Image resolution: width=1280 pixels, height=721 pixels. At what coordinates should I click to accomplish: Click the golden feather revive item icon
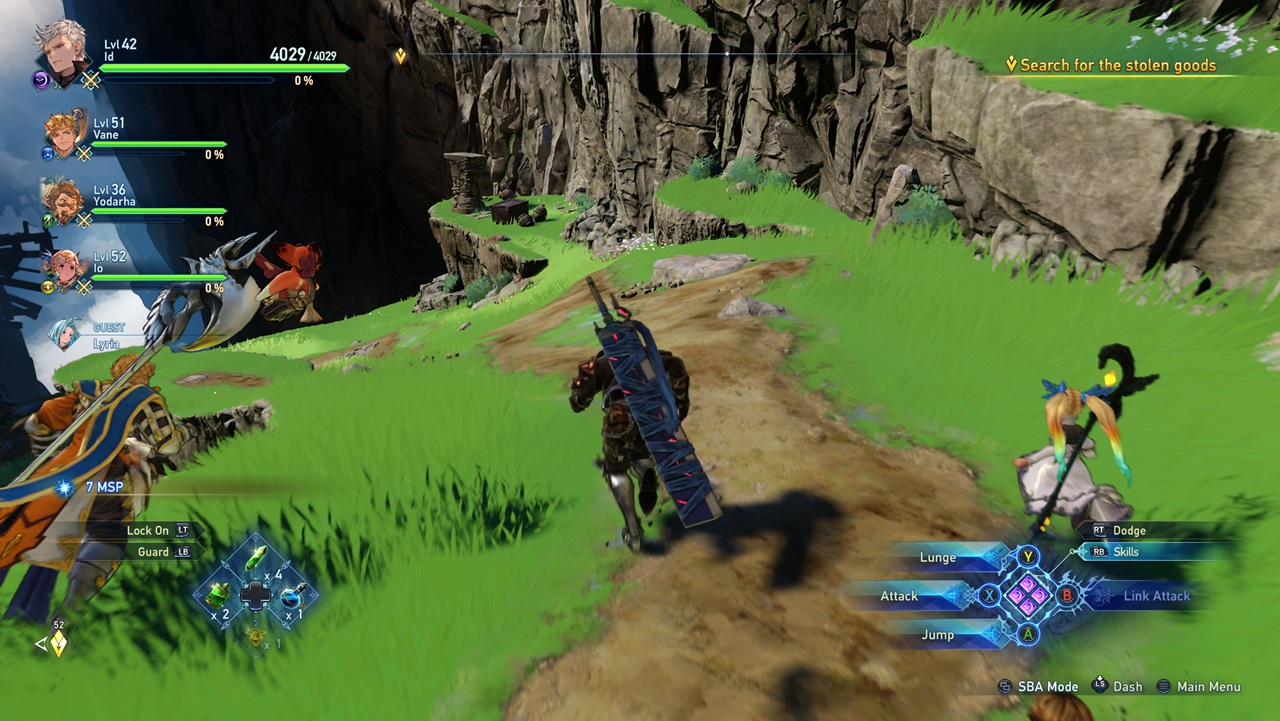(256, 637)
